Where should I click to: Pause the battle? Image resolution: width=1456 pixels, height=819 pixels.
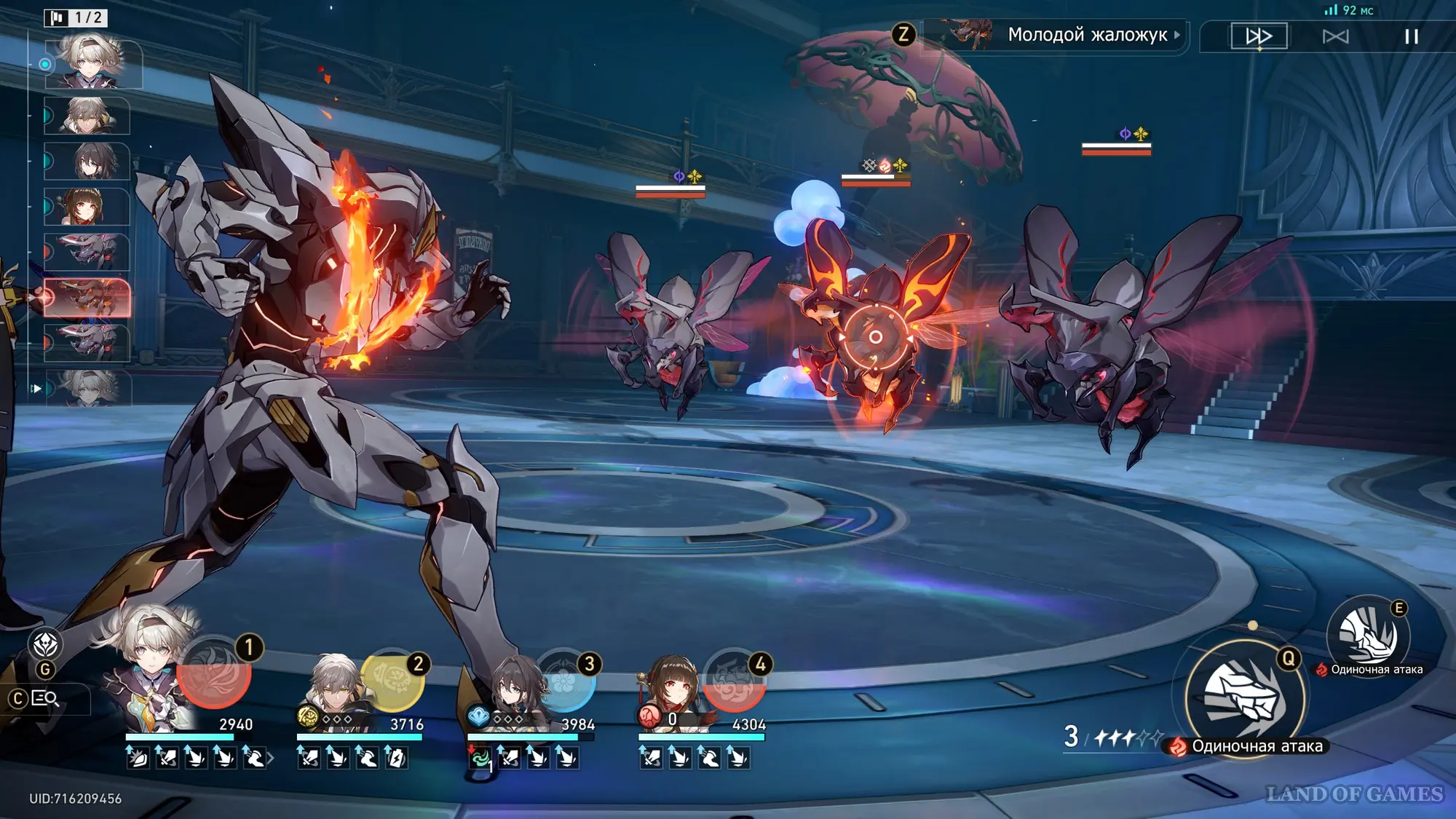coord(1411,36)
